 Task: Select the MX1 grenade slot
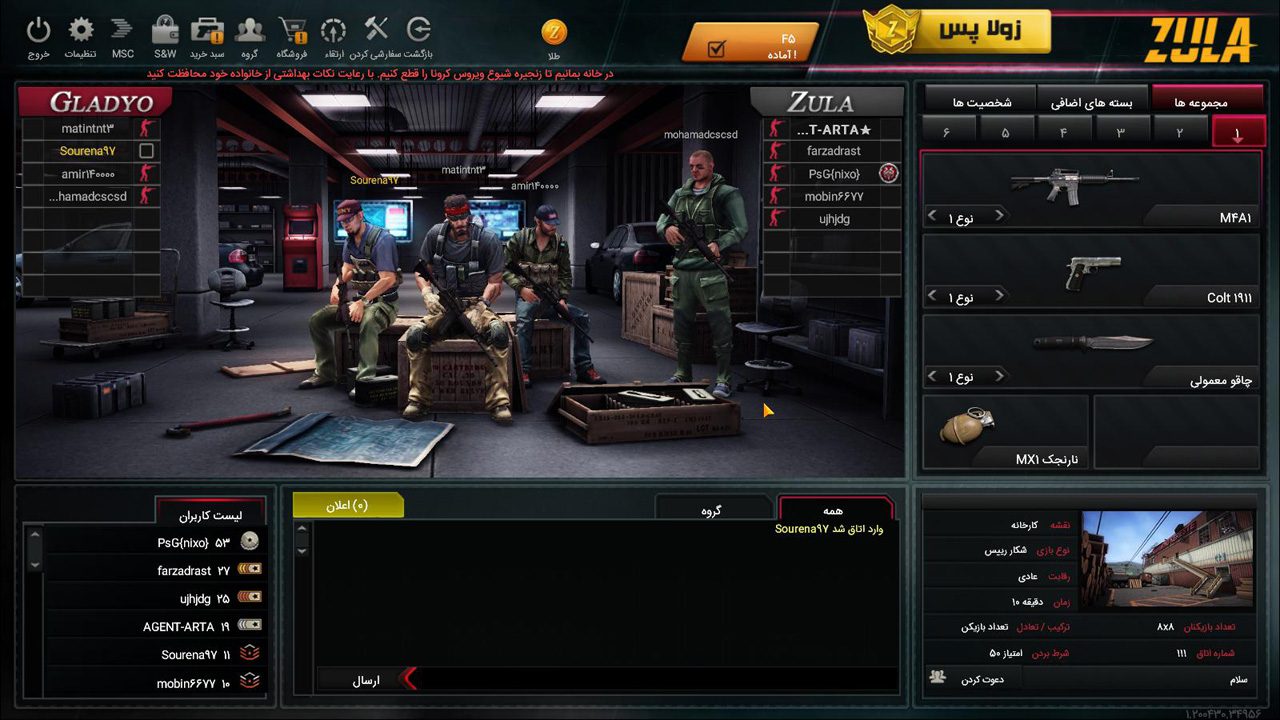point(1005,432)
